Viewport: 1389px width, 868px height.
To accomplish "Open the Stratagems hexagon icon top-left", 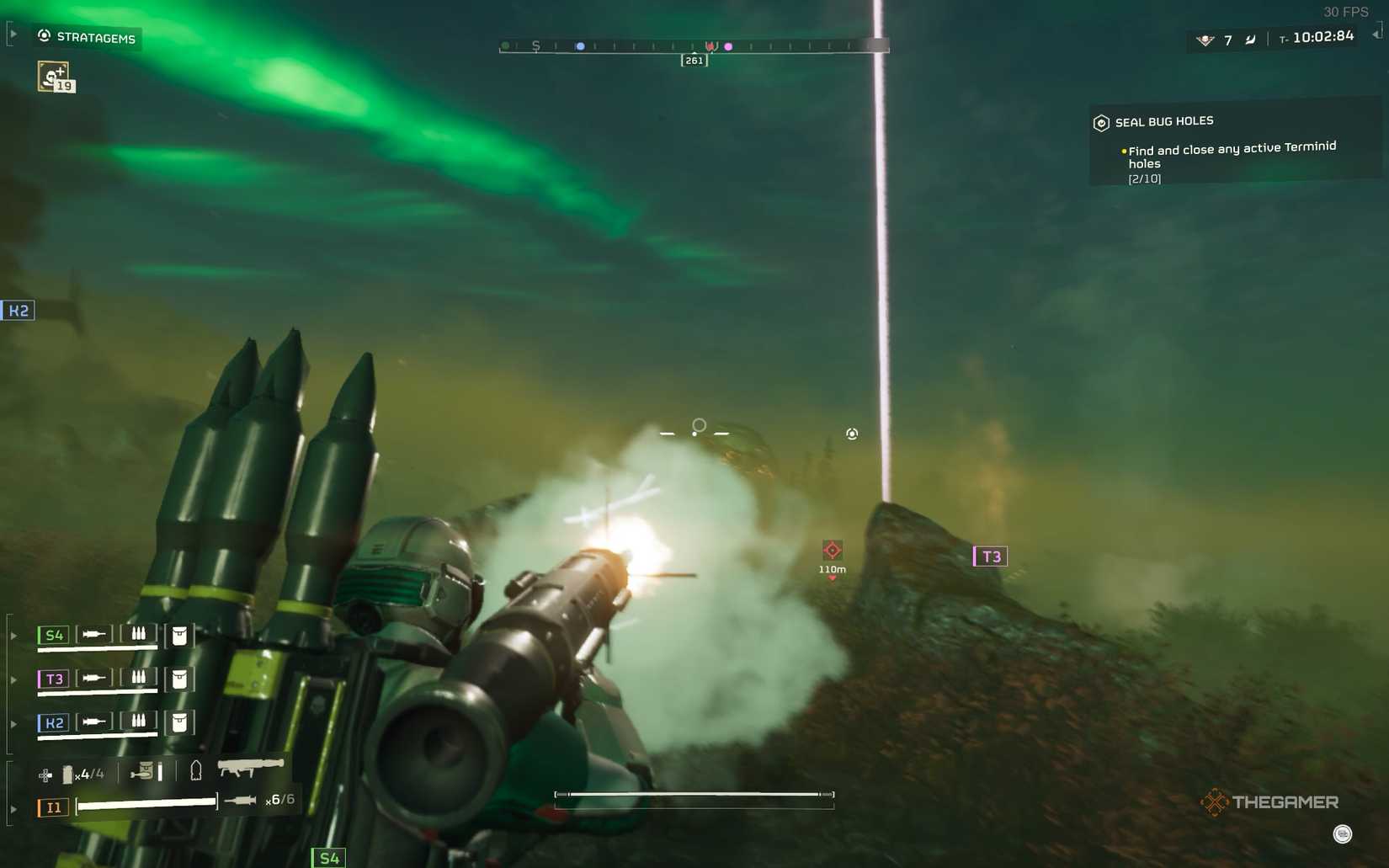I will [x=43, y=36].
